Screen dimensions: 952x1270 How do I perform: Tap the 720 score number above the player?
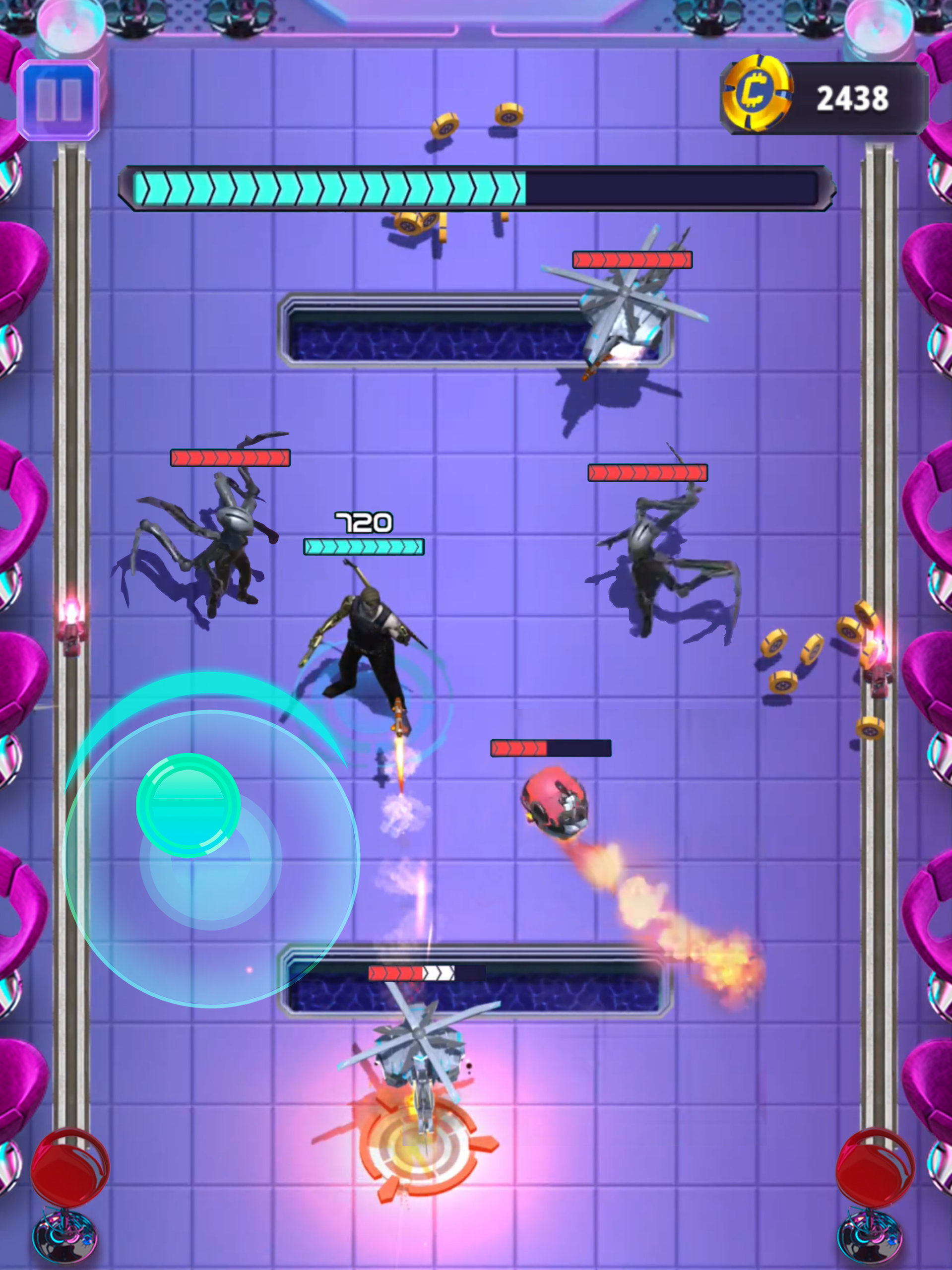click(363, 521)
